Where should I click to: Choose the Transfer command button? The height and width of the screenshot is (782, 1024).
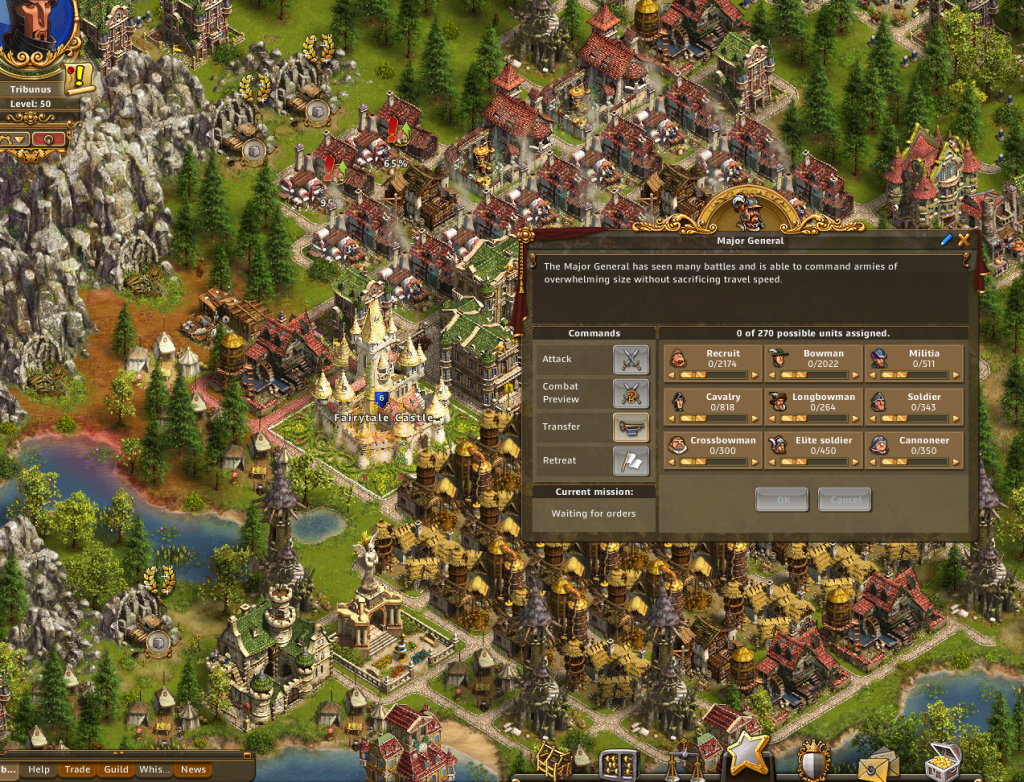(x=631, y=427)
